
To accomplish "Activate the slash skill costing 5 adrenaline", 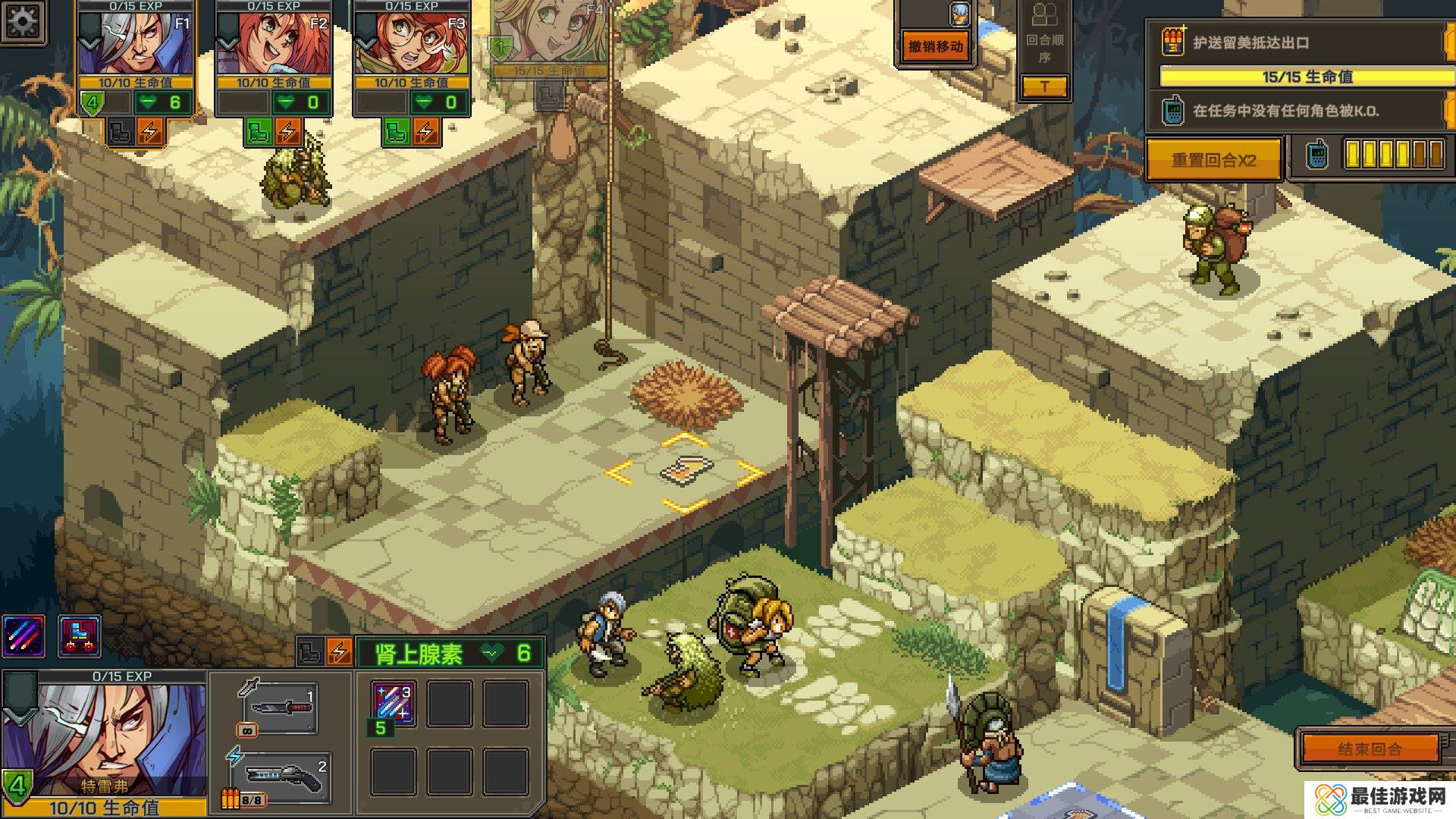I will click(x=394, y=703).
